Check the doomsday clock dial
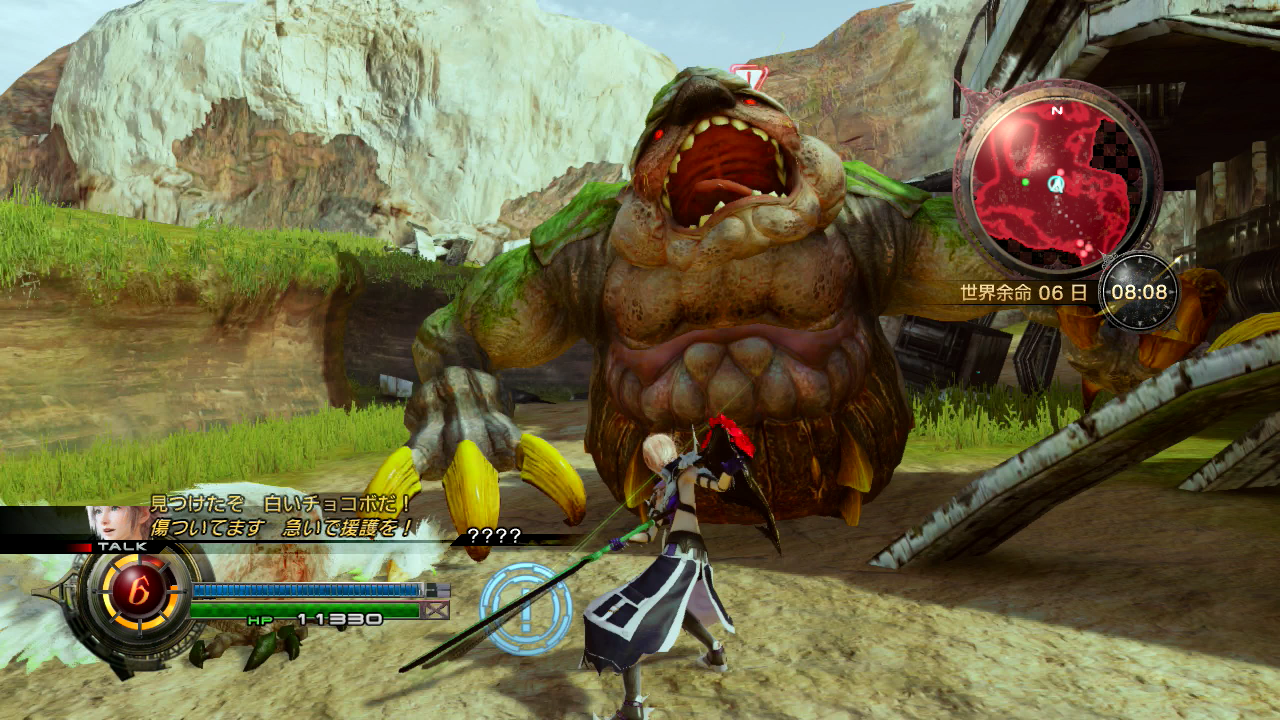Viewport: 1280px width, 720px height. point(1139,292)
